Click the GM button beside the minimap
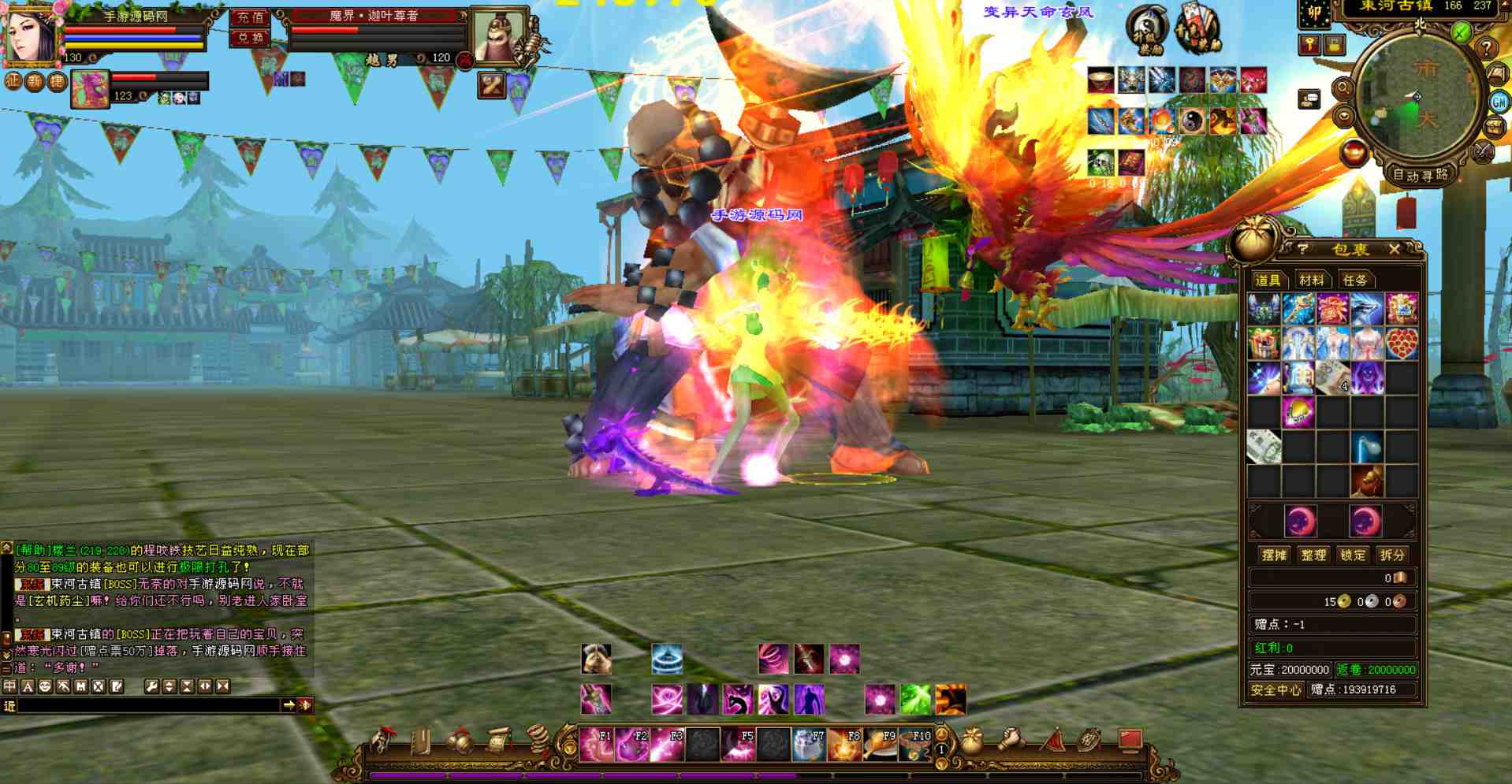This screenshot has height=784, width=1512. 1499,102
